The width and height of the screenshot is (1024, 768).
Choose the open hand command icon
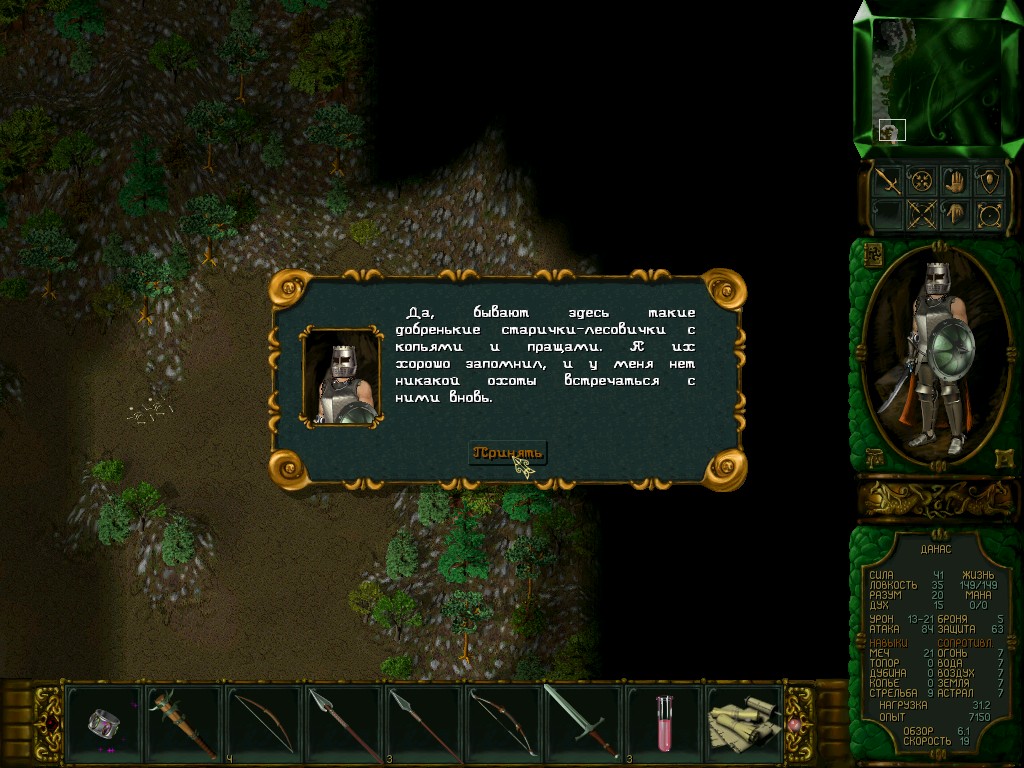955,181
